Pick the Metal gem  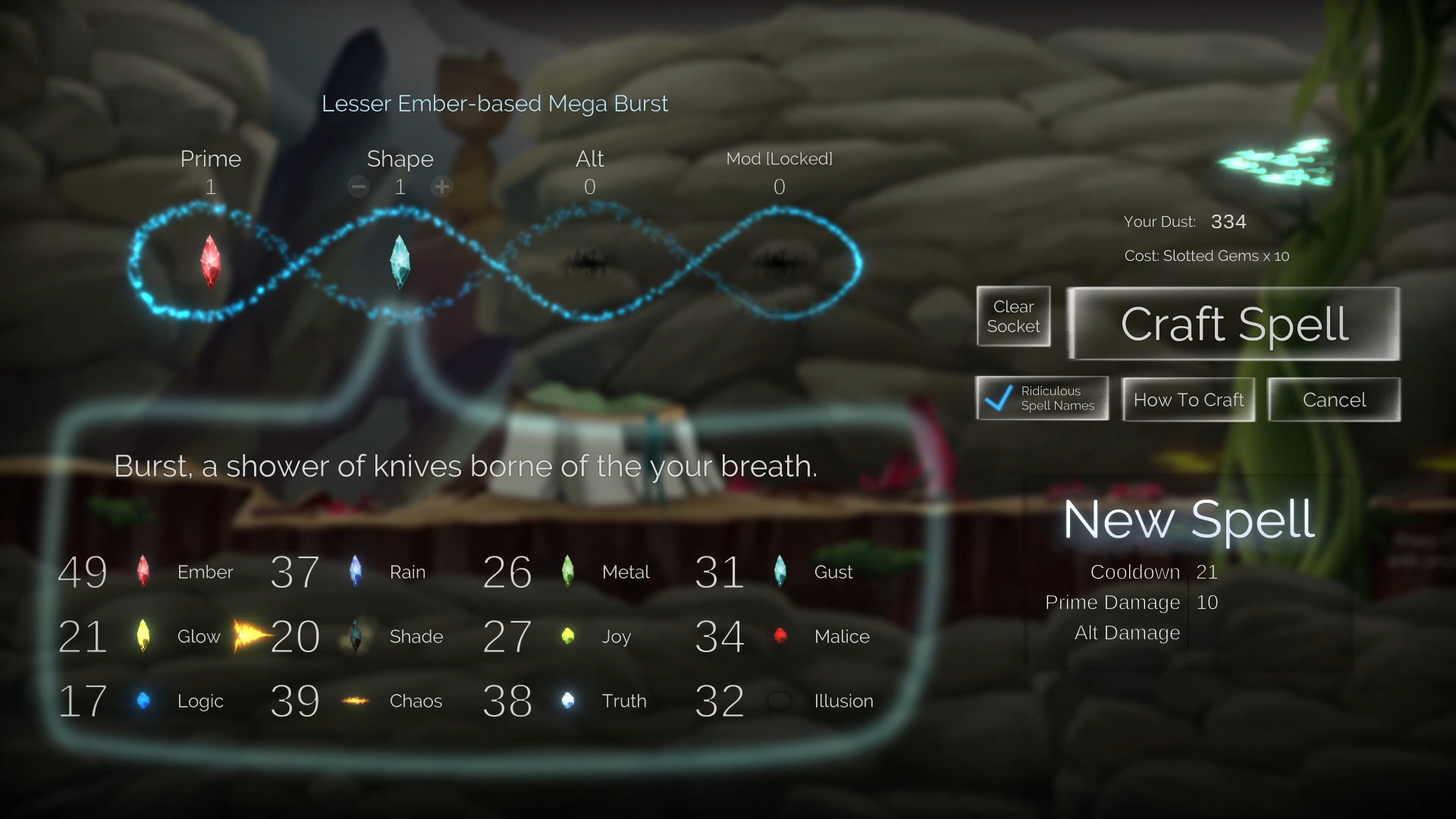569,572
